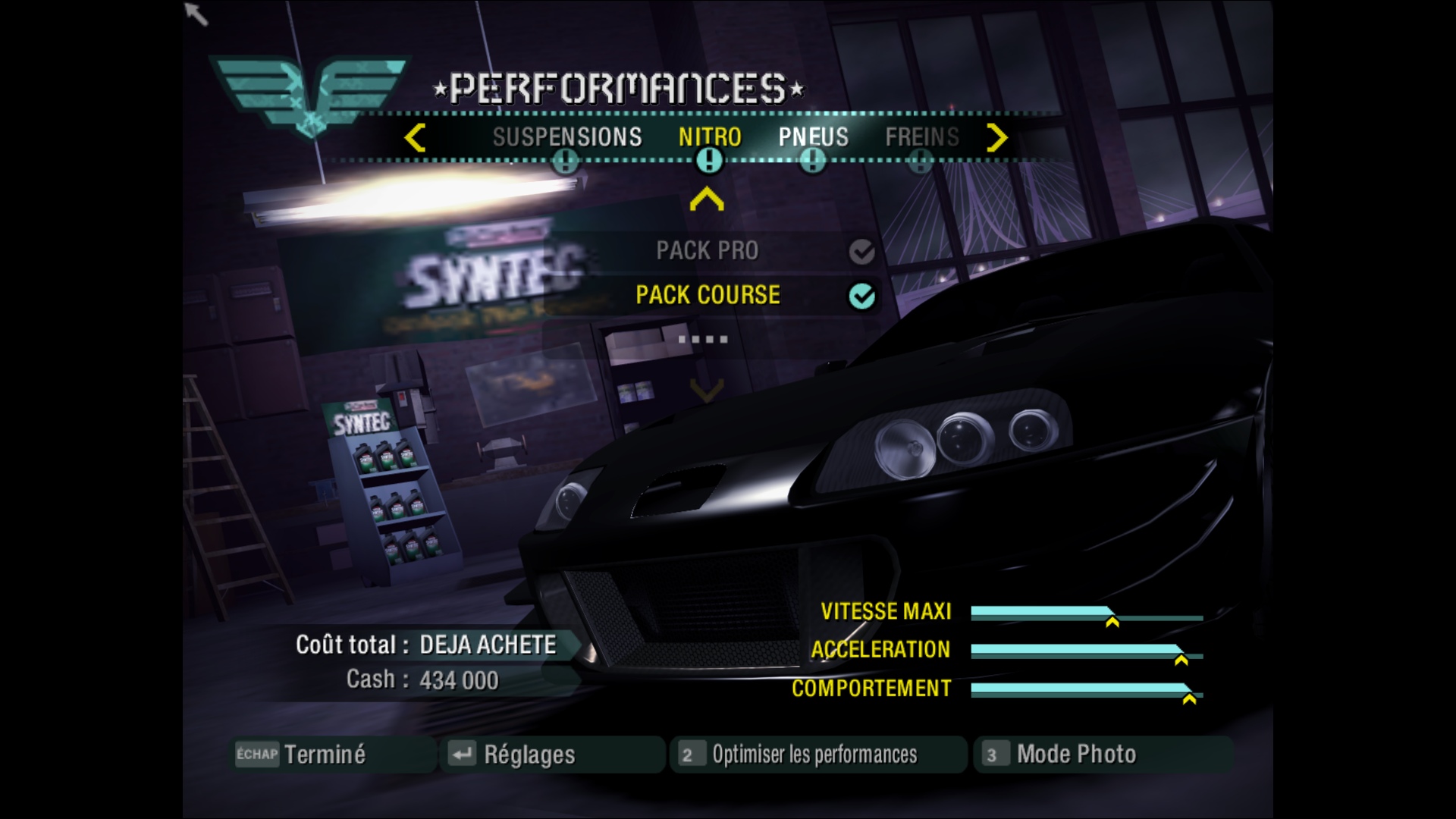Select the Pack Course upgrade

tap(708, 295)
